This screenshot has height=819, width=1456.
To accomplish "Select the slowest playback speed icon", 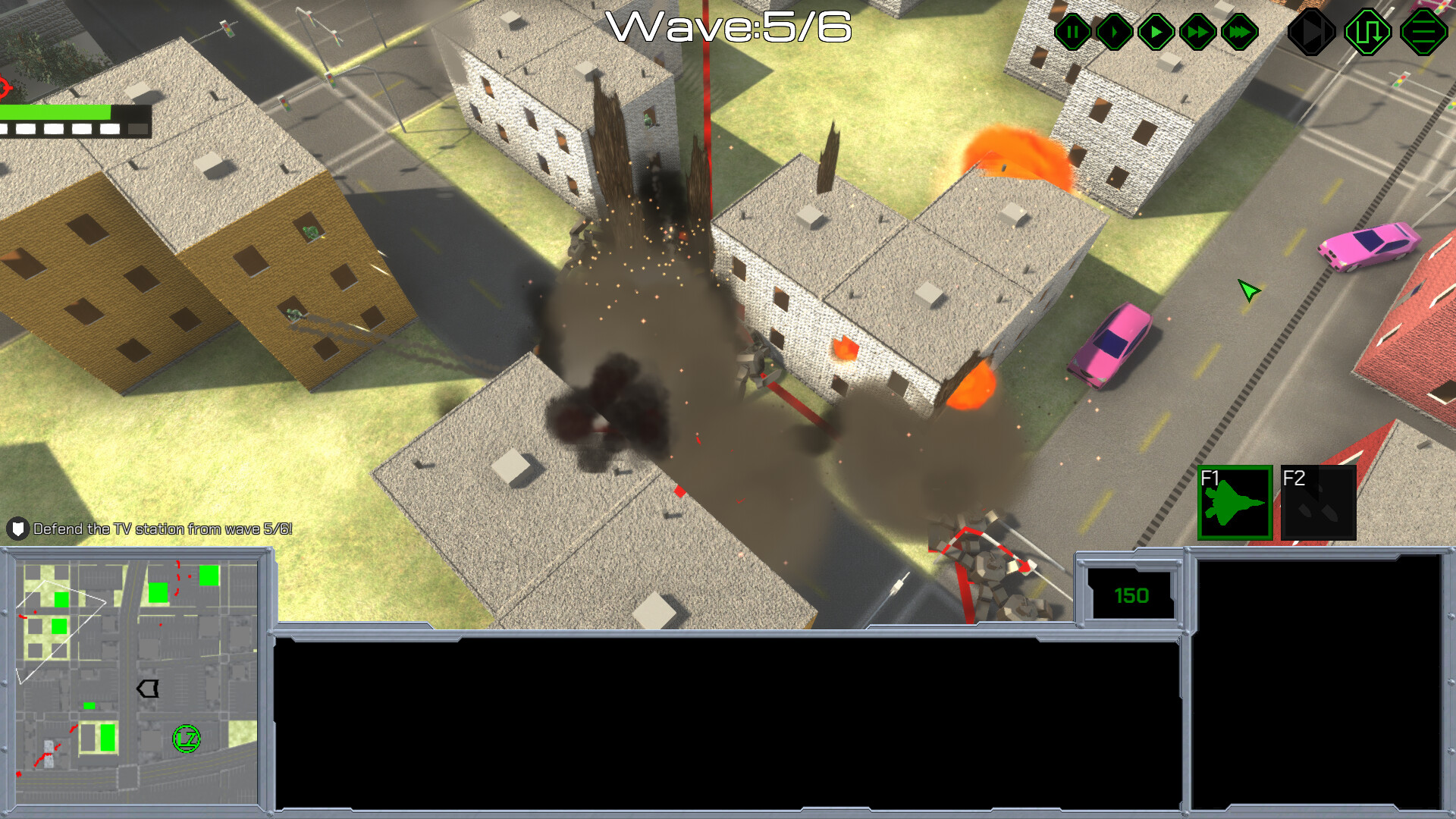I will (x=1113, y=32).
